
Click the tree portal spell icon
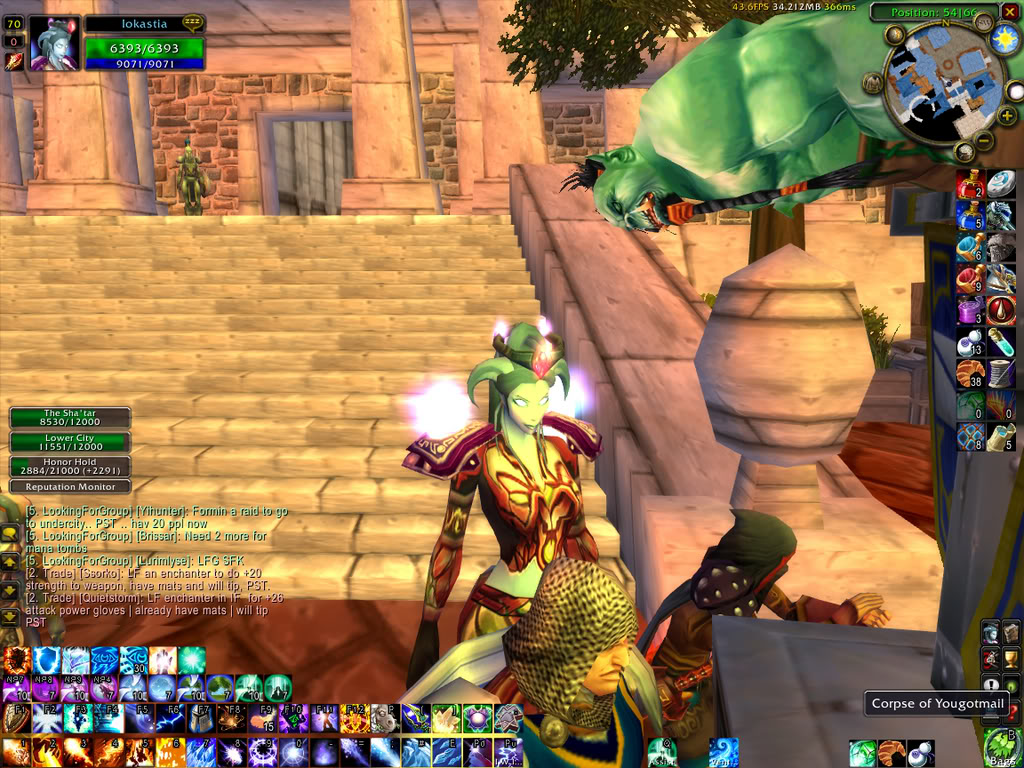[x=220, y=688]
